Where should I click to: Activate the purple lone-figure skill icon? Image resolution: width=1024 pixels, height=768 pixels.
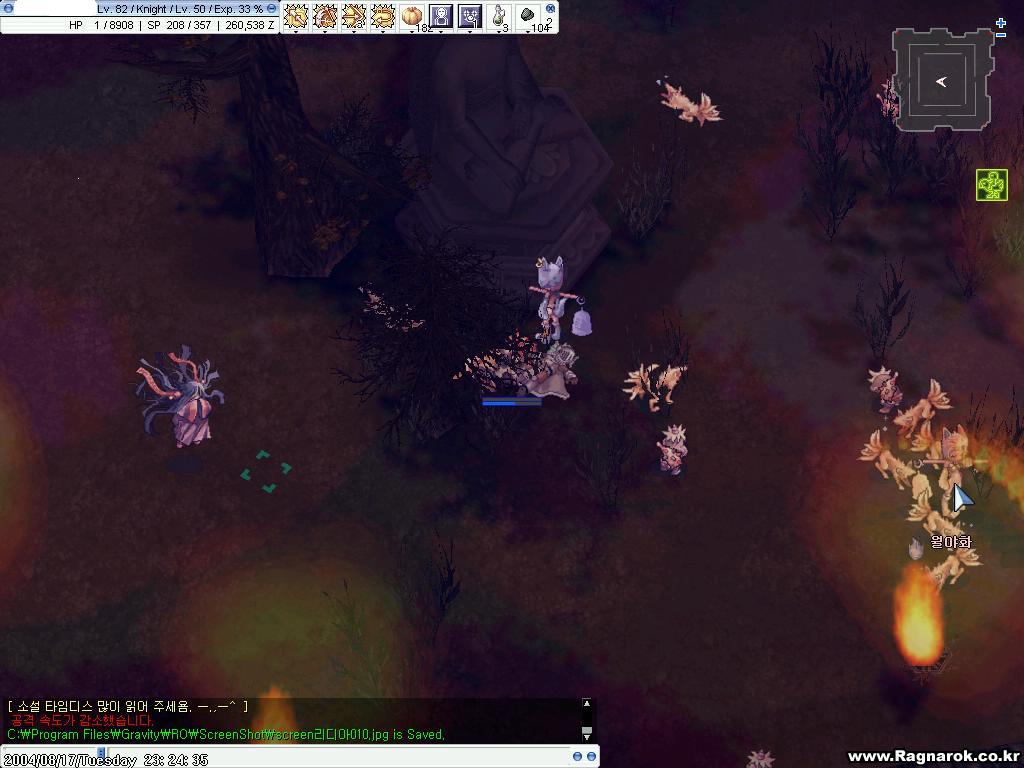pyautogui.click(x=441, y=16)
